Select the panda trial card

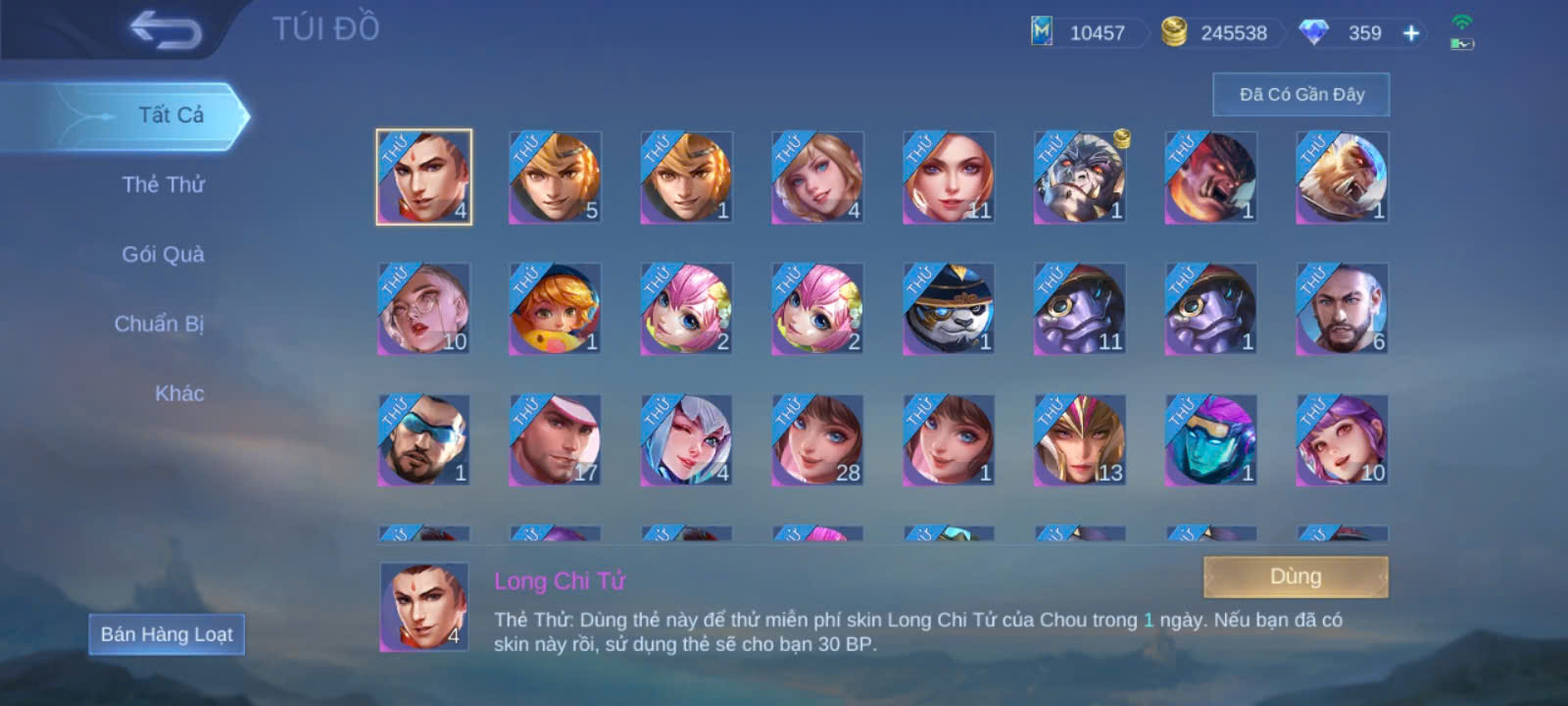948,309
